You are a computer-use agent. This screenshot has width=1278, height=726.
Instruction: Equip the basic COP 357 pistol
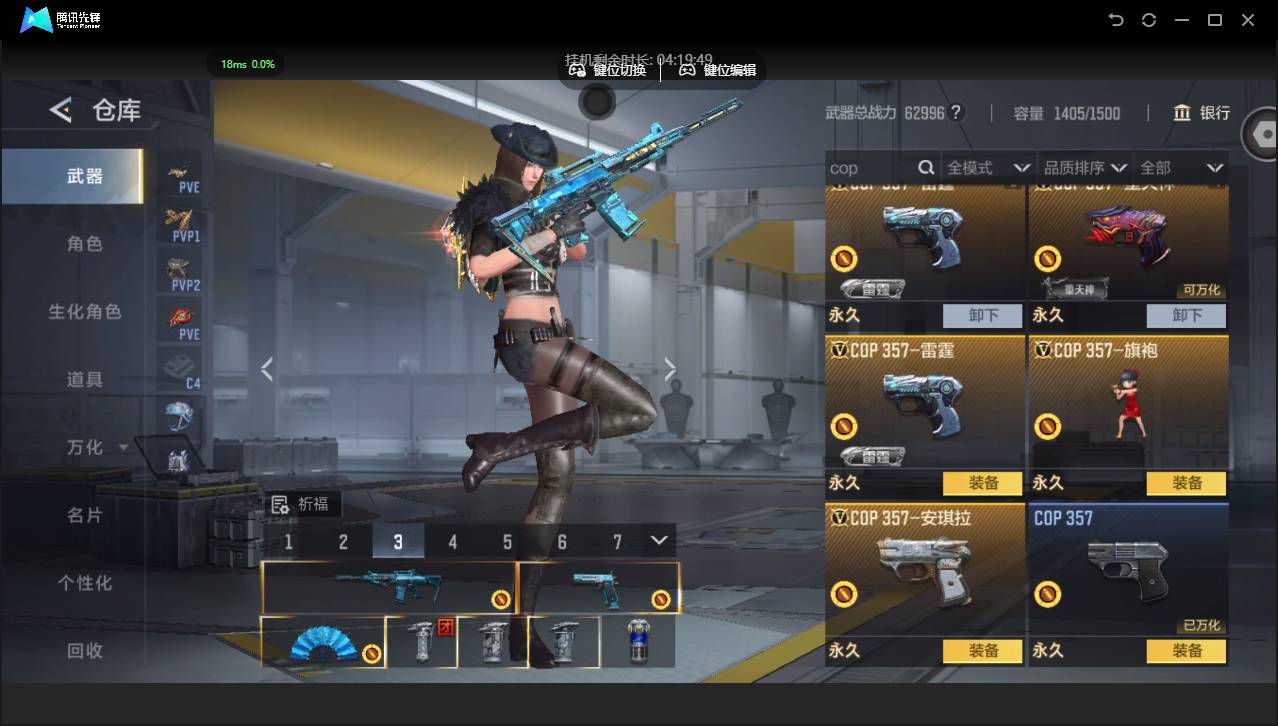point(1187,651)
